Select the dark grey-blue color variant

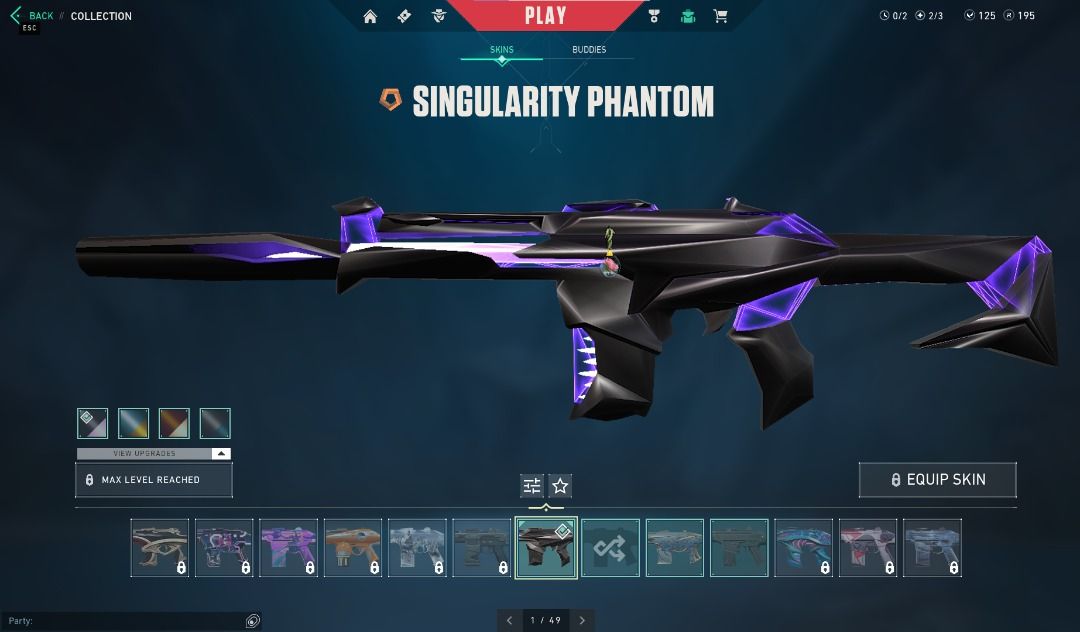(215, 423)
